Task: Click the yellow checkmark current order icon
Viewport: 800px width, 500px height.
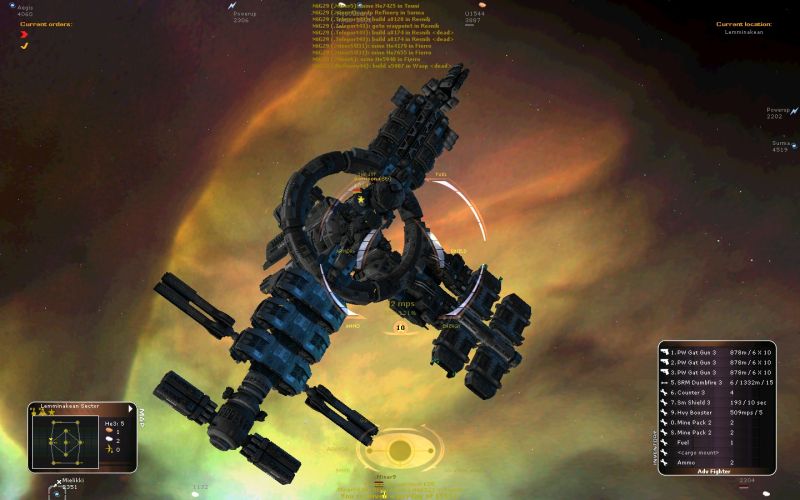Action: pos(24,45)
